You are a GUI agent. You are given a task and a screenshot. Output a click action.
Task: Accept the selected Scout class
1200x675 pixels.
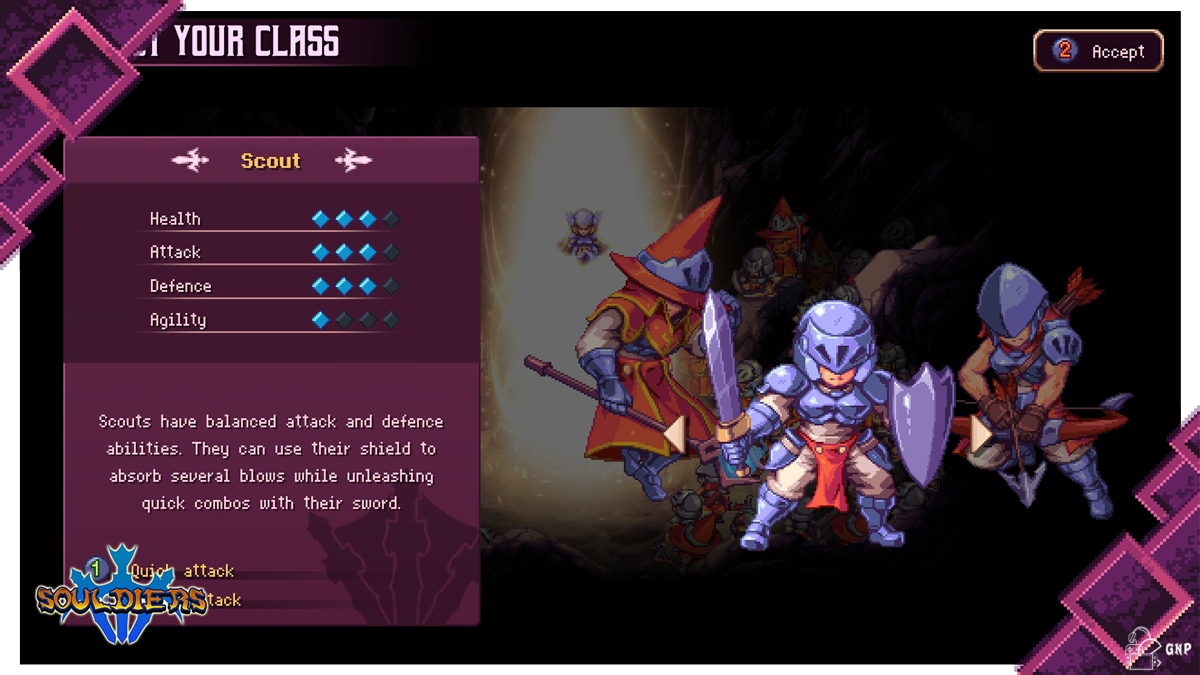tap(1098, 51)
